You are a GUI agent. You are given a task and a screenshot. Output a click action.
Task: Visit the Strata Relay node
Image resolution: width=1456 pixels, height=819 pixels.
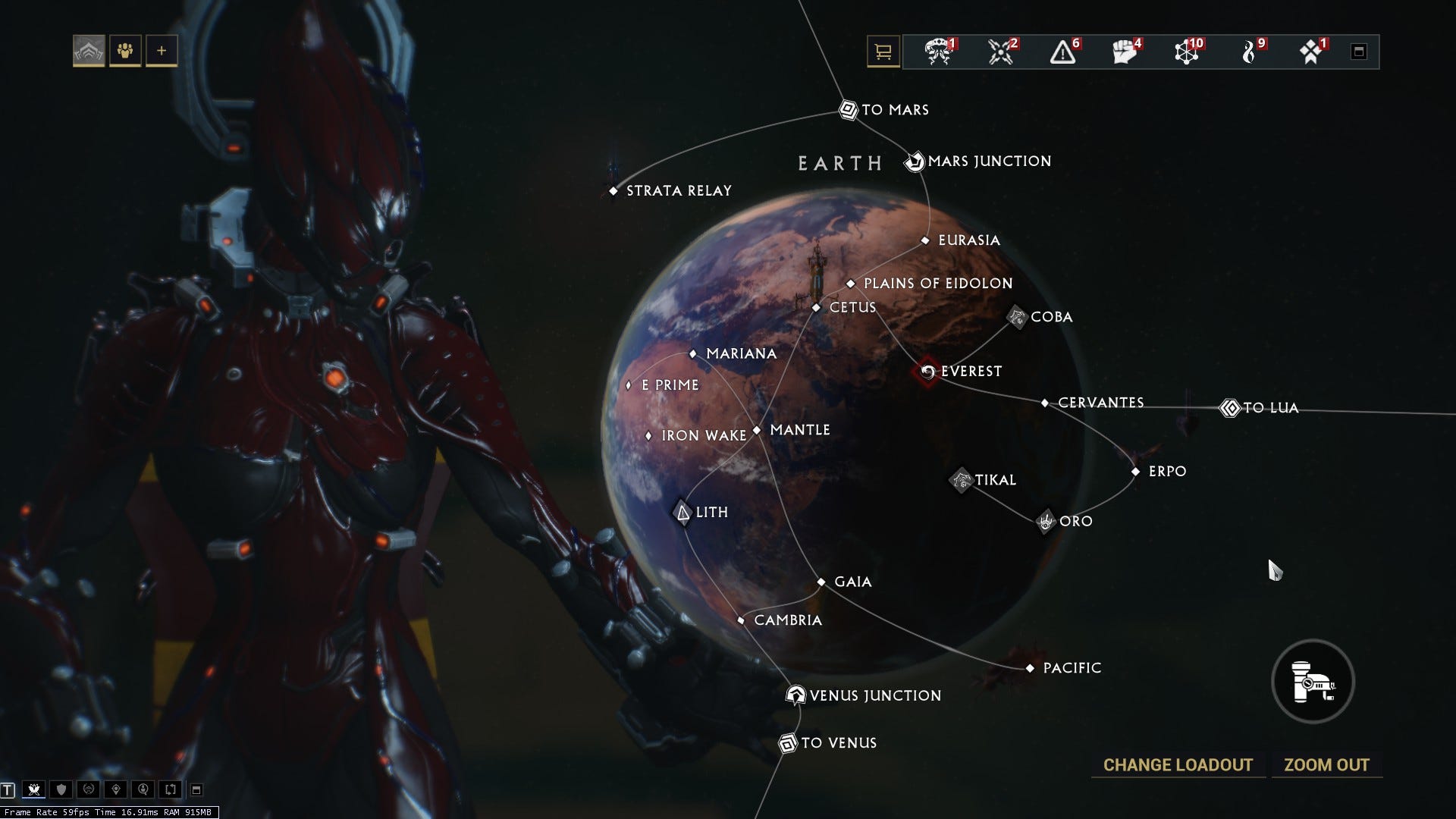coord(613,191)
